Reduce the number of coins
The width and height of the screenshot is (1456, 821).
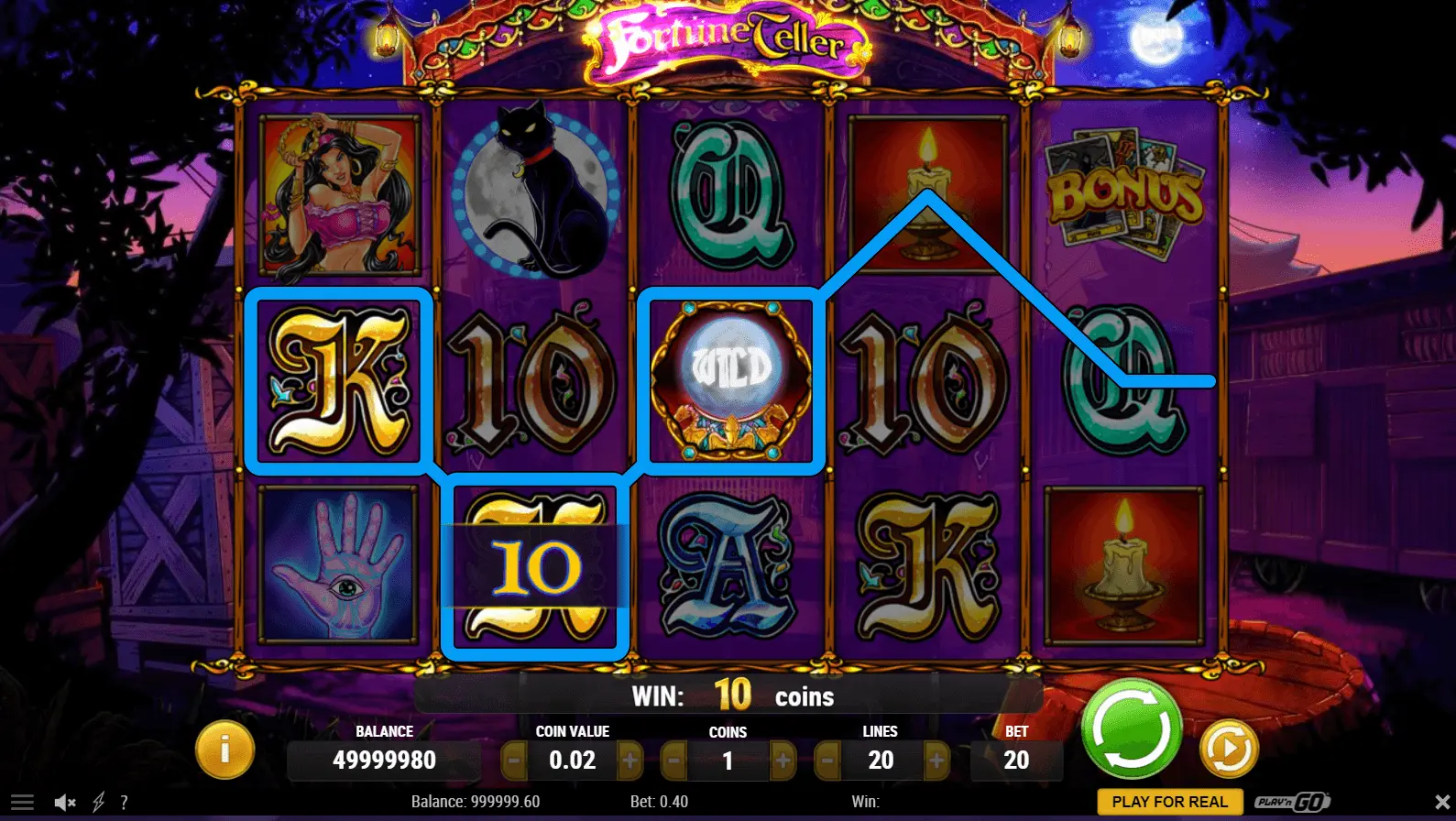click(673, 761)
